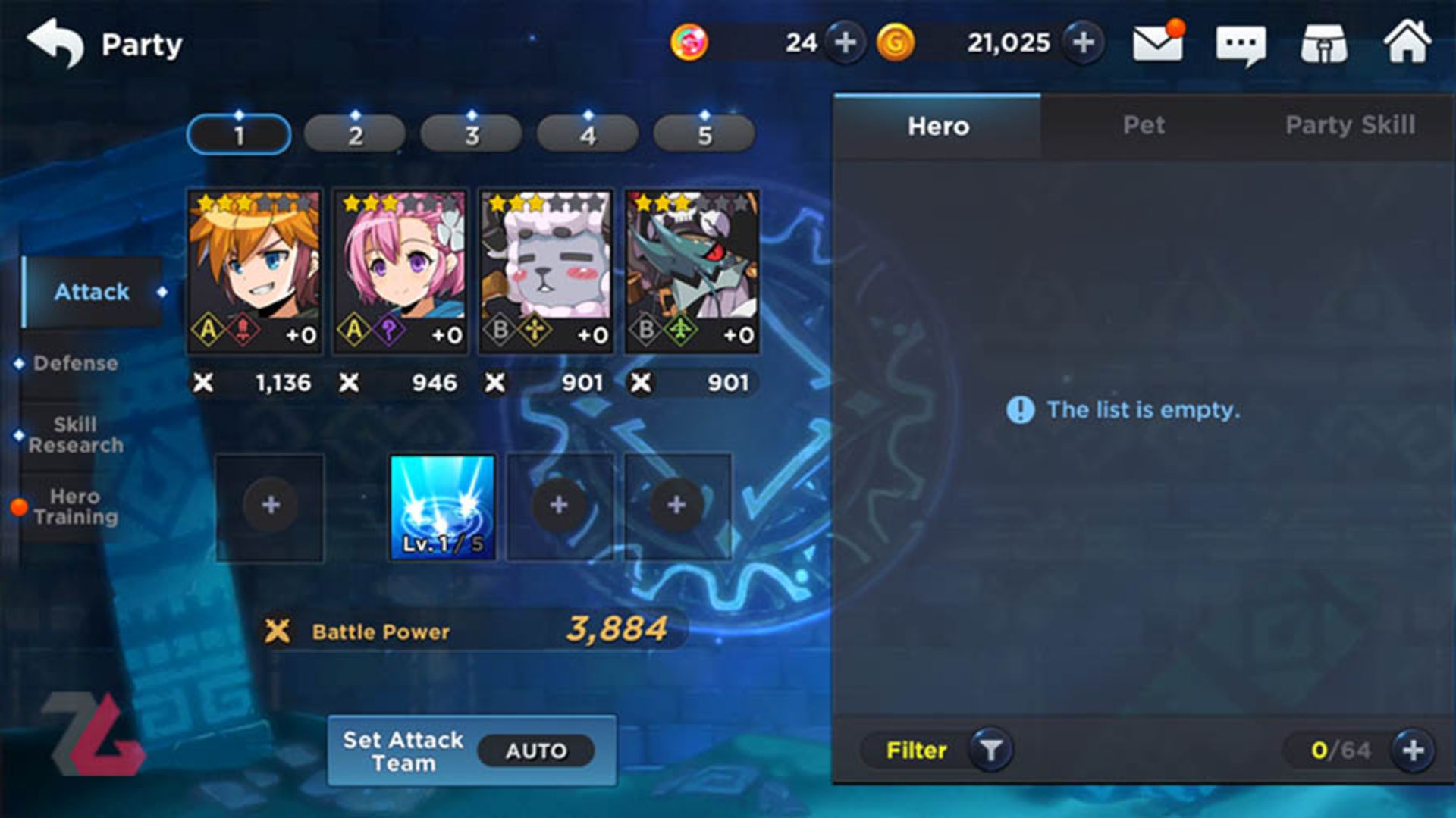Open the hero list Filter
Image resolution: width=1456 pixels, height=818 pixels.
pyautogui.click(x=937, y=751)
